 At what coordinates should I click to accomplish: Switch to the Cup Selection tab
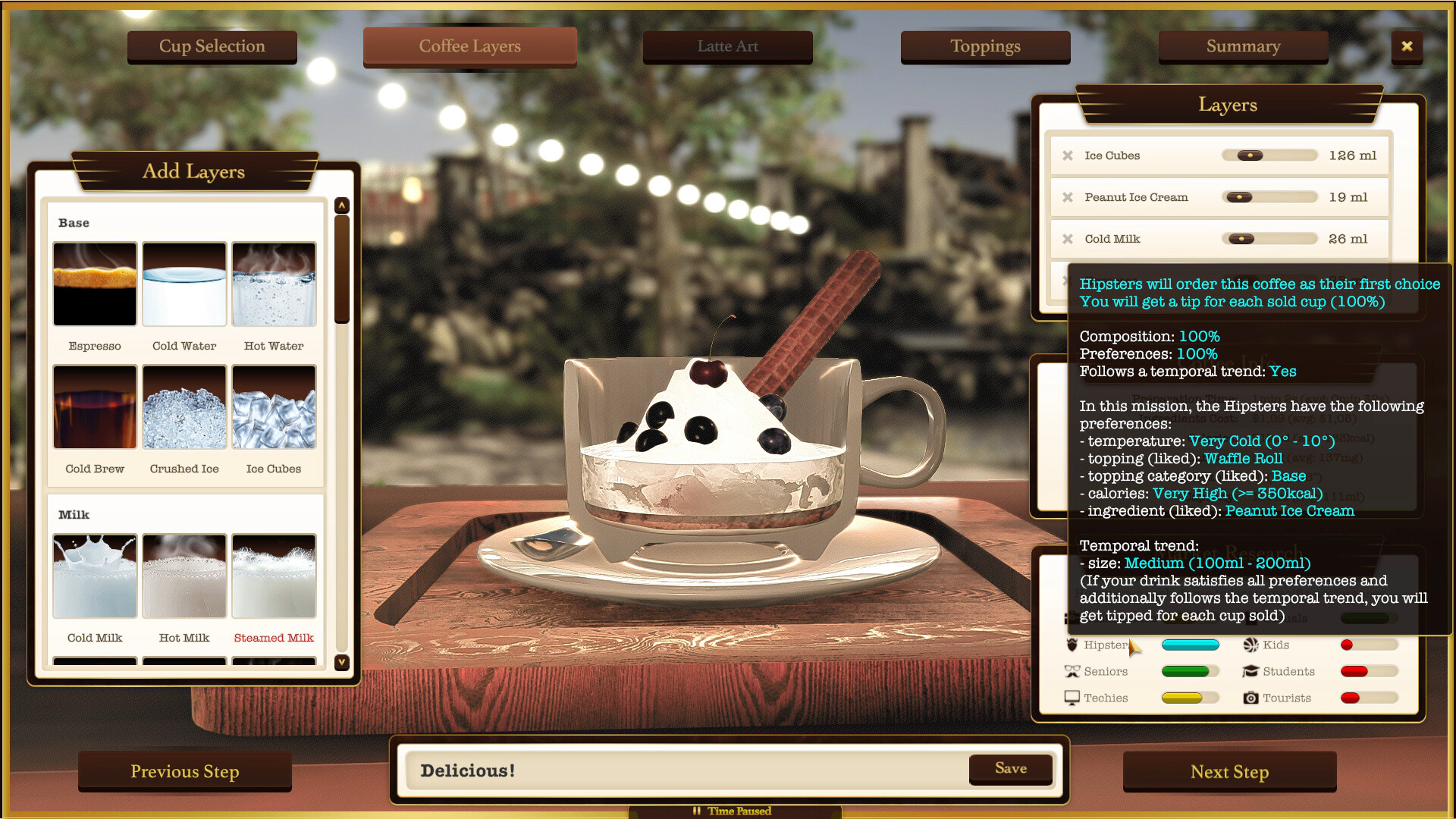click(x=212, y=46)
